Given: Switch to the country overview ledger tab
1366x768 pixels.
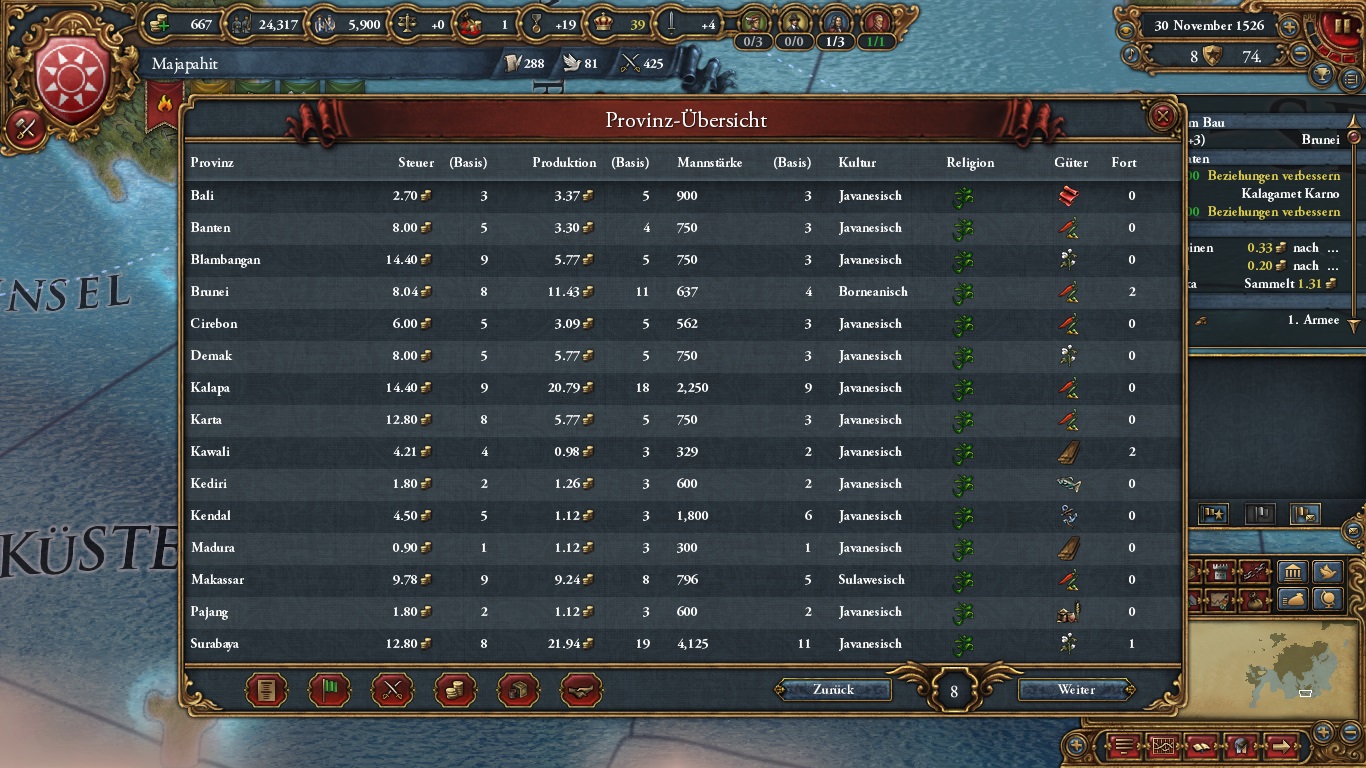Looking at the screenshot, I should pyautogui.click(x=266, y=690).
